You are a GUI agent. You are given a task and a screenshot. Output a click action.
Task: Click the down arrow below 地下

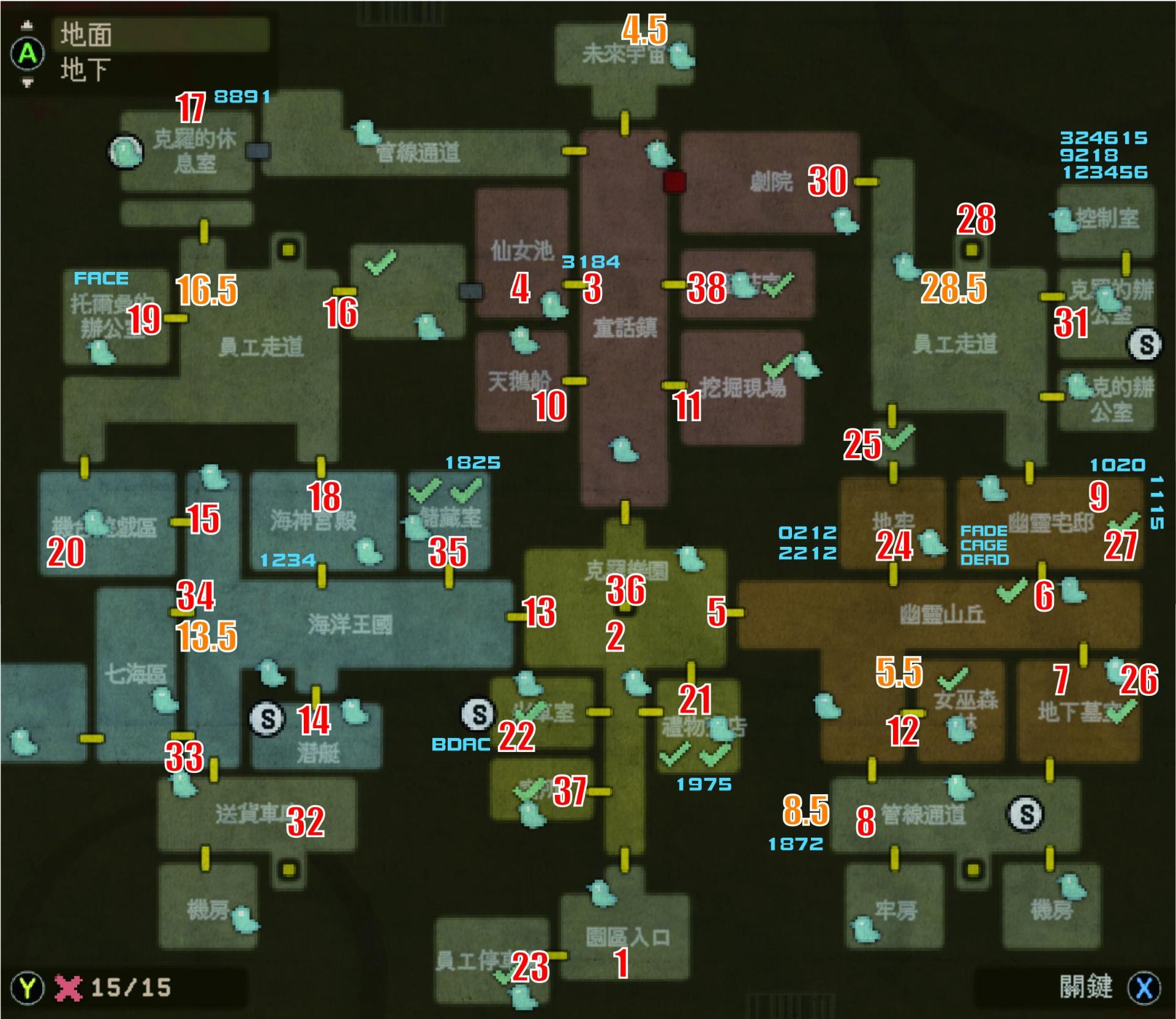(x=28, y=83)
